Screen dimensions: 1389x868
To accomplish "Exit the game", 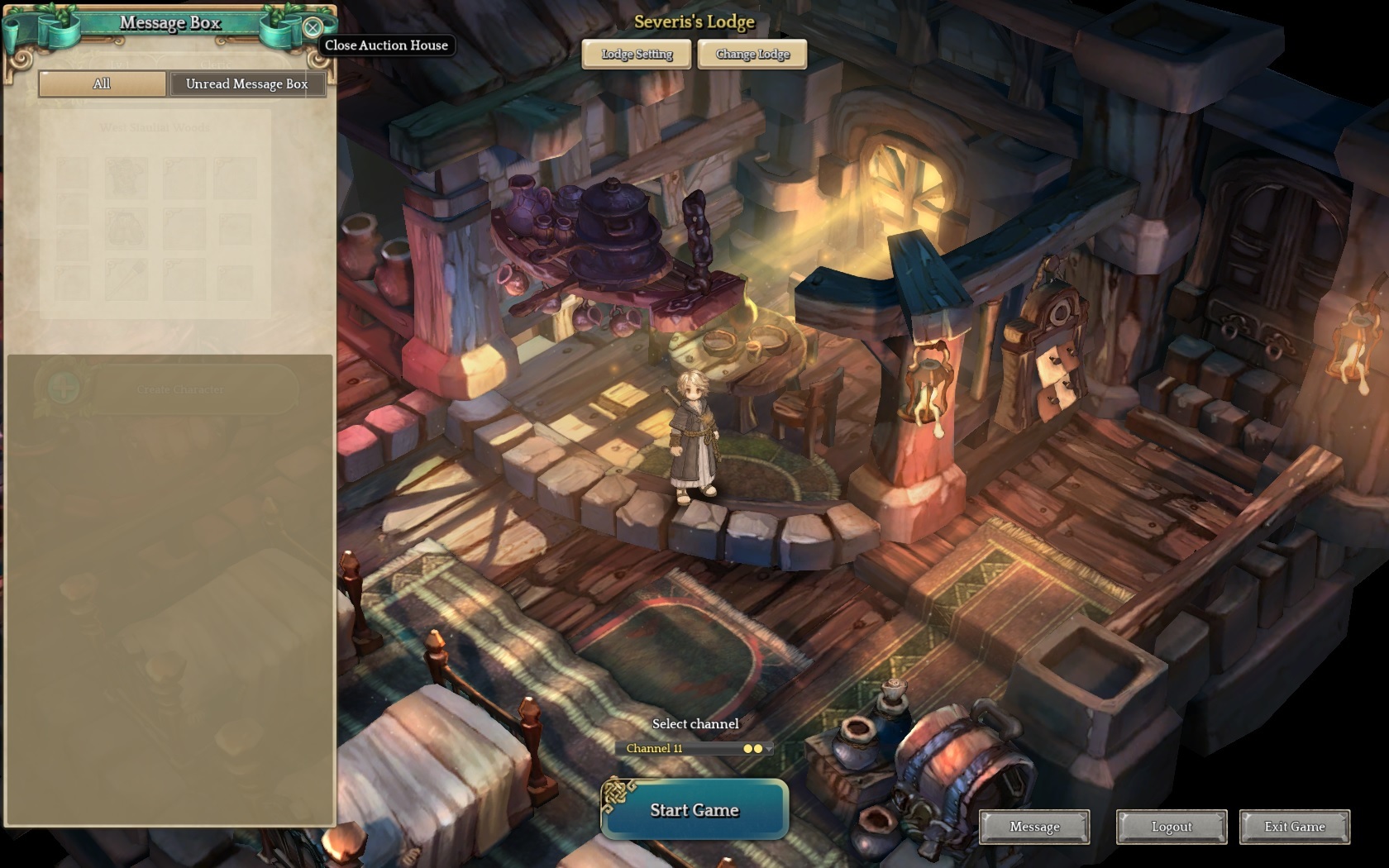I will click(x=1294, y=827).
